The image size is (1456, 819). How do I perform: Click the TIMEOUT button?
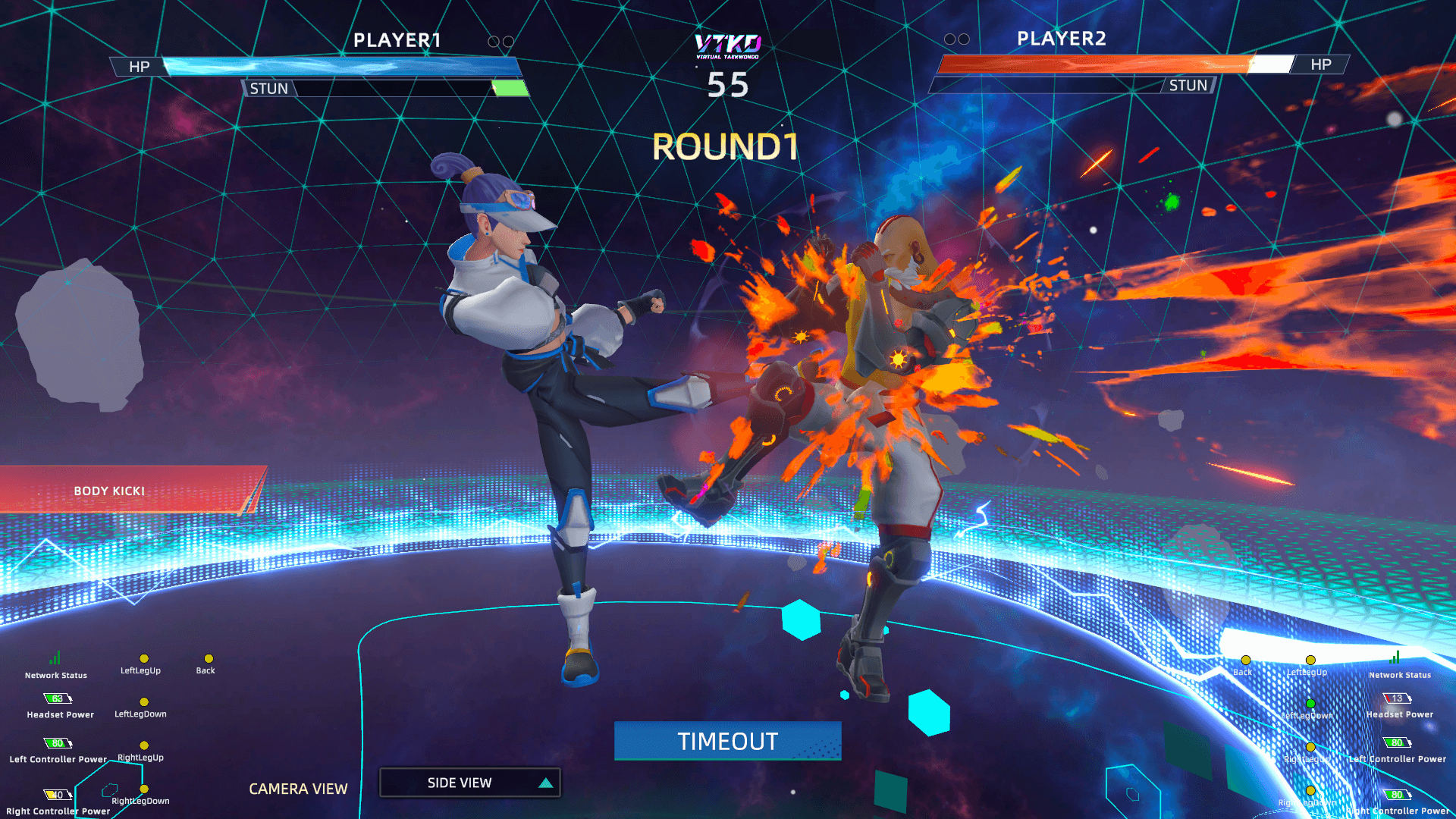point(727,741)
